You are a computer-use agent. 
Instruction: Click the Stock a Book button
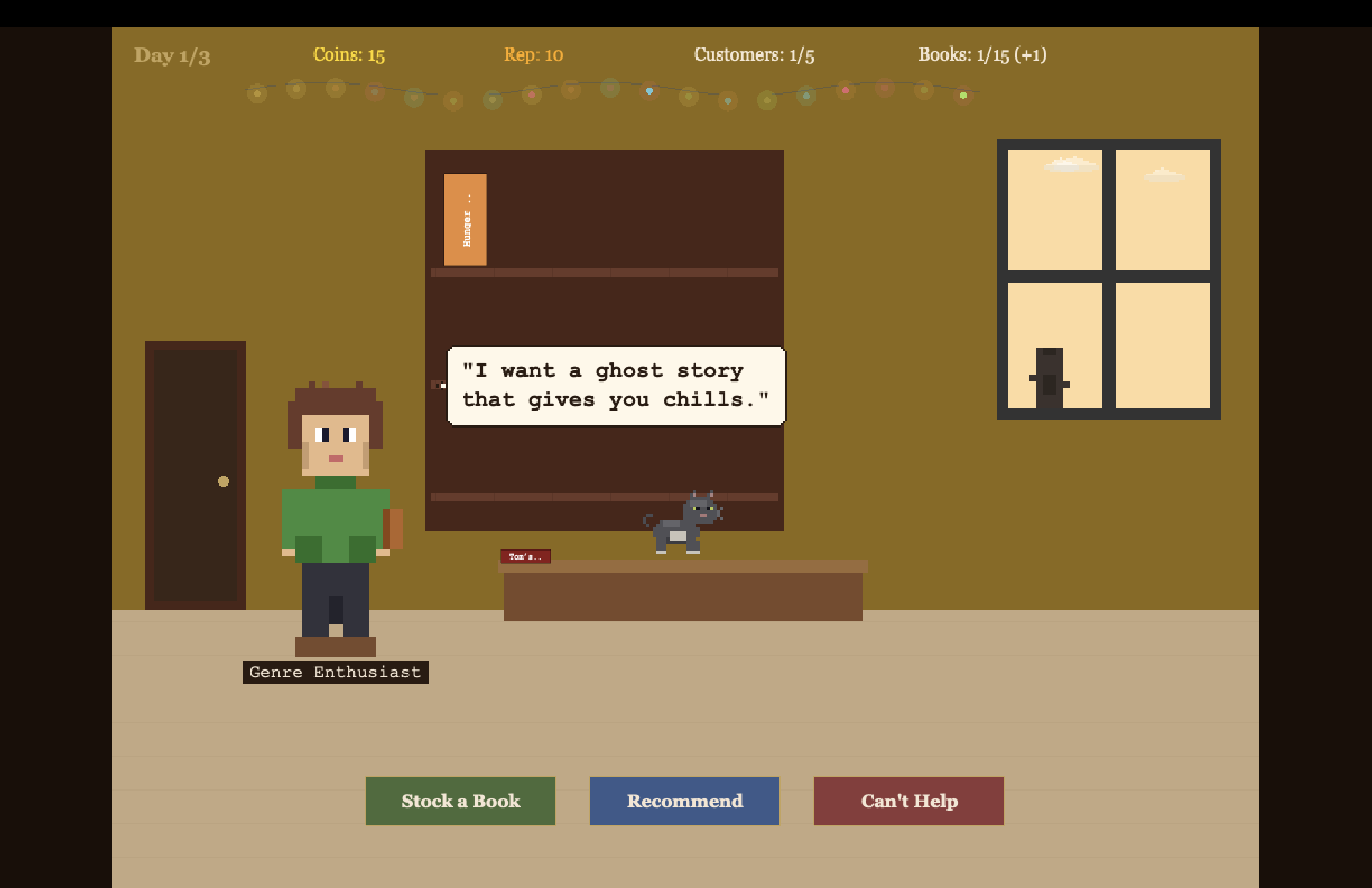460,801
